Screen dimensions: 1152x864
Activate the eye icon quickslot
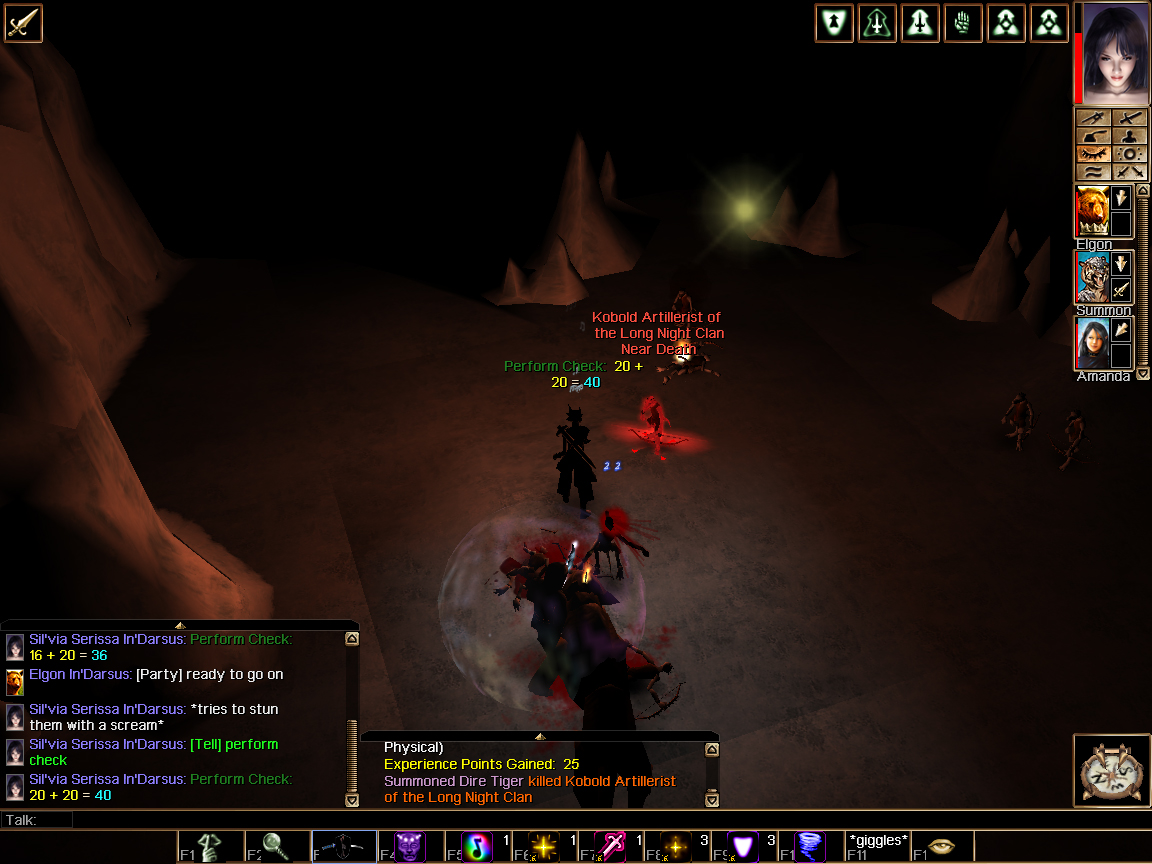pyautogui.click(x=942, y=847)
